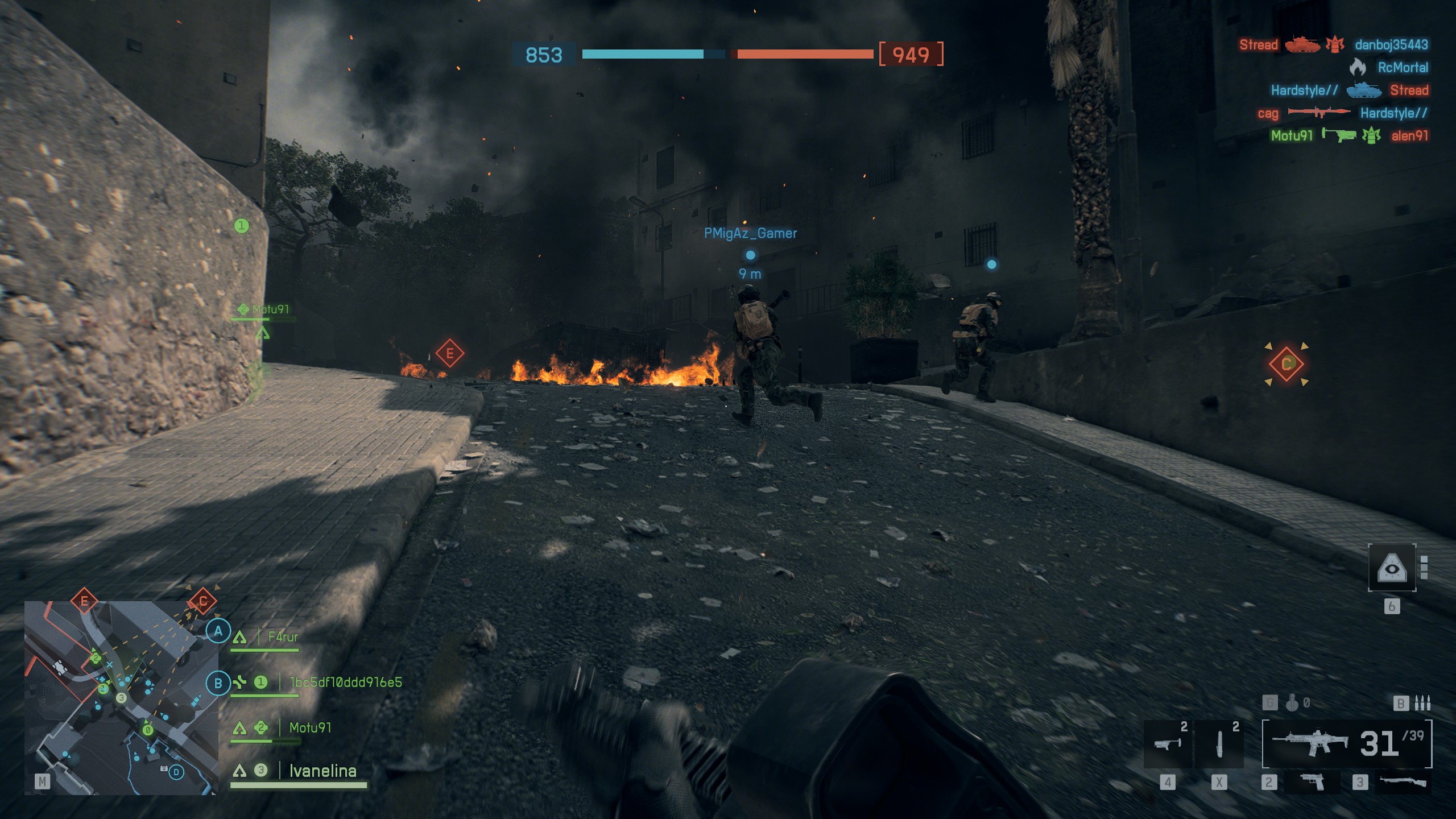Select squad member 1bc5df10ddd916e5
Screen dimensions: 1456x819
[345, 682]
